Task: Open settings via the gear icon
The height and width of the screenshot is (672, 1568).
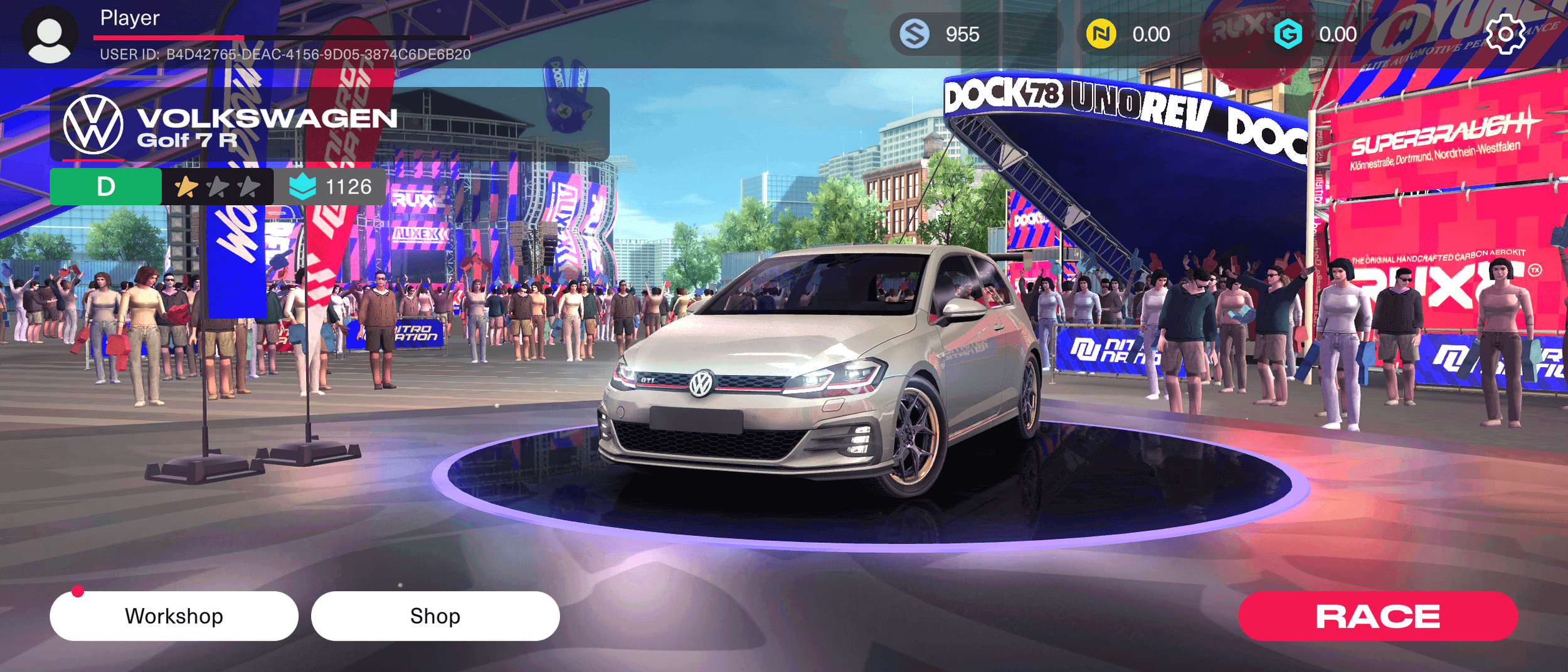Action: point(1505,34)
